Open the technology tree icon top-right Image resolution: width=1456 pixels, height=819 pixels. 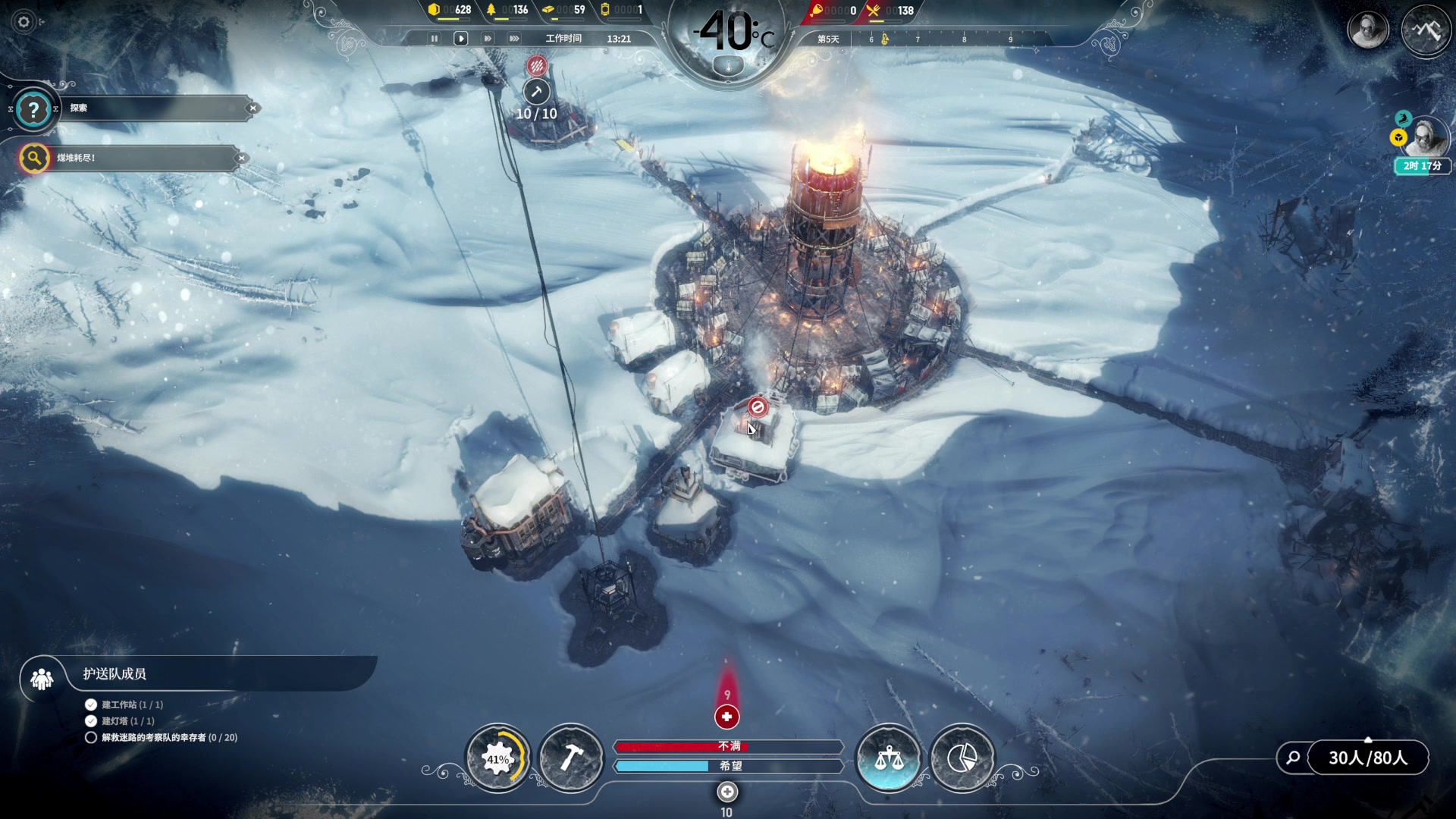[x=1426, y=30]
